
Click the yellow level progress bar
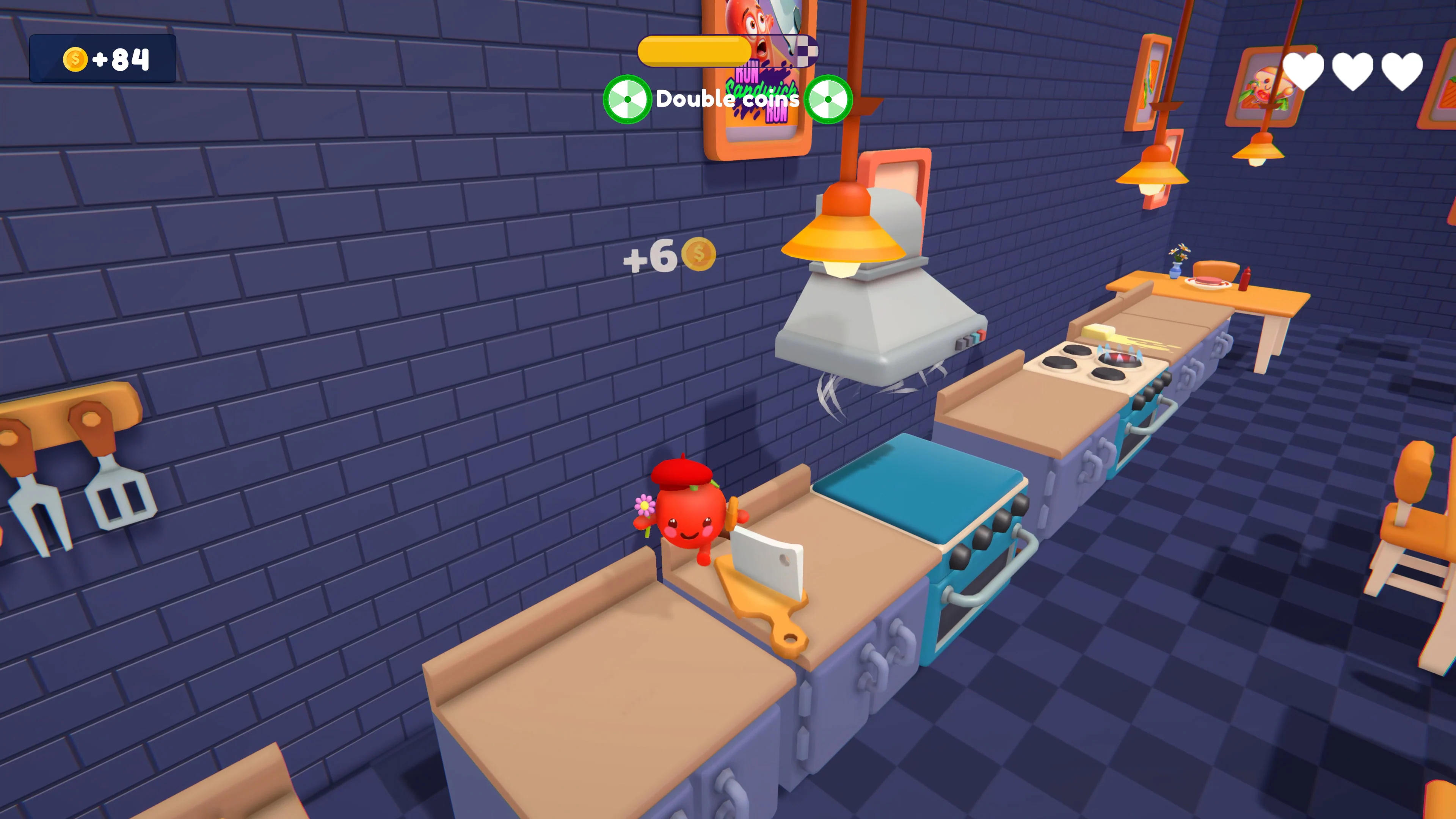[x=695, y=52]
